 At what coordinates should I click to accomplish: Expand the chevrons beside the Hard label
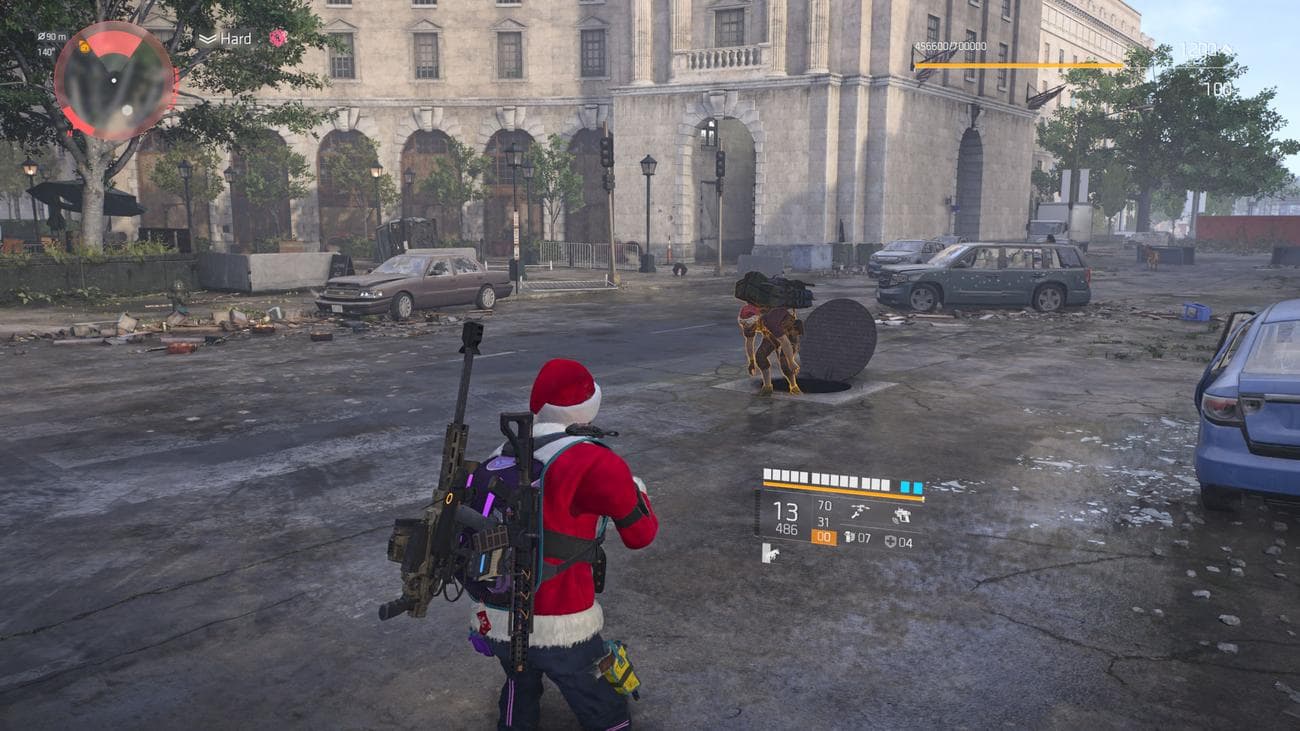pos(207,38)
